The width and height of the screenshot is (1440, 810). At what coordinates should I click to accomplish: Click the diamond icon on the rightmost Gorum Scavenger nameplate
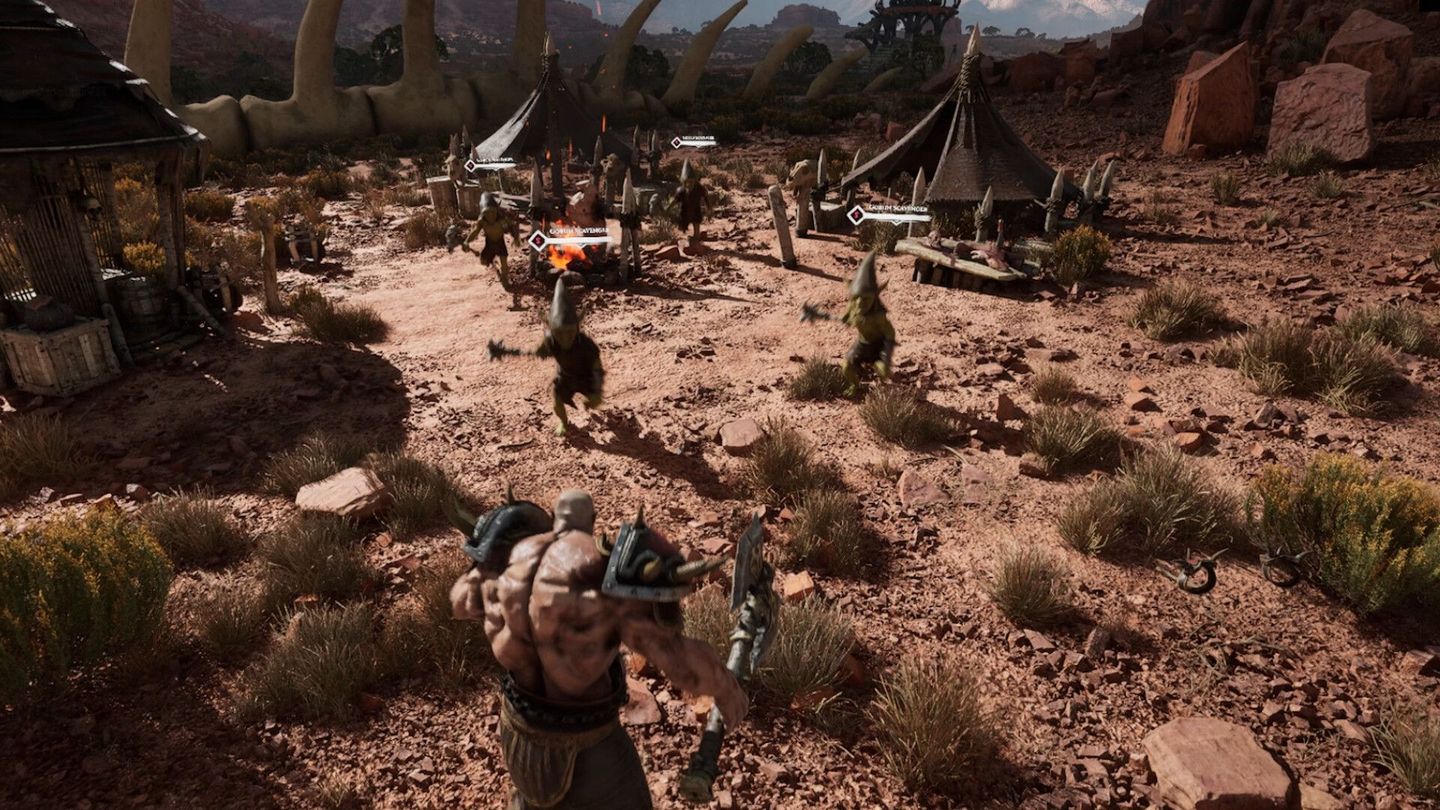point(856,215)
